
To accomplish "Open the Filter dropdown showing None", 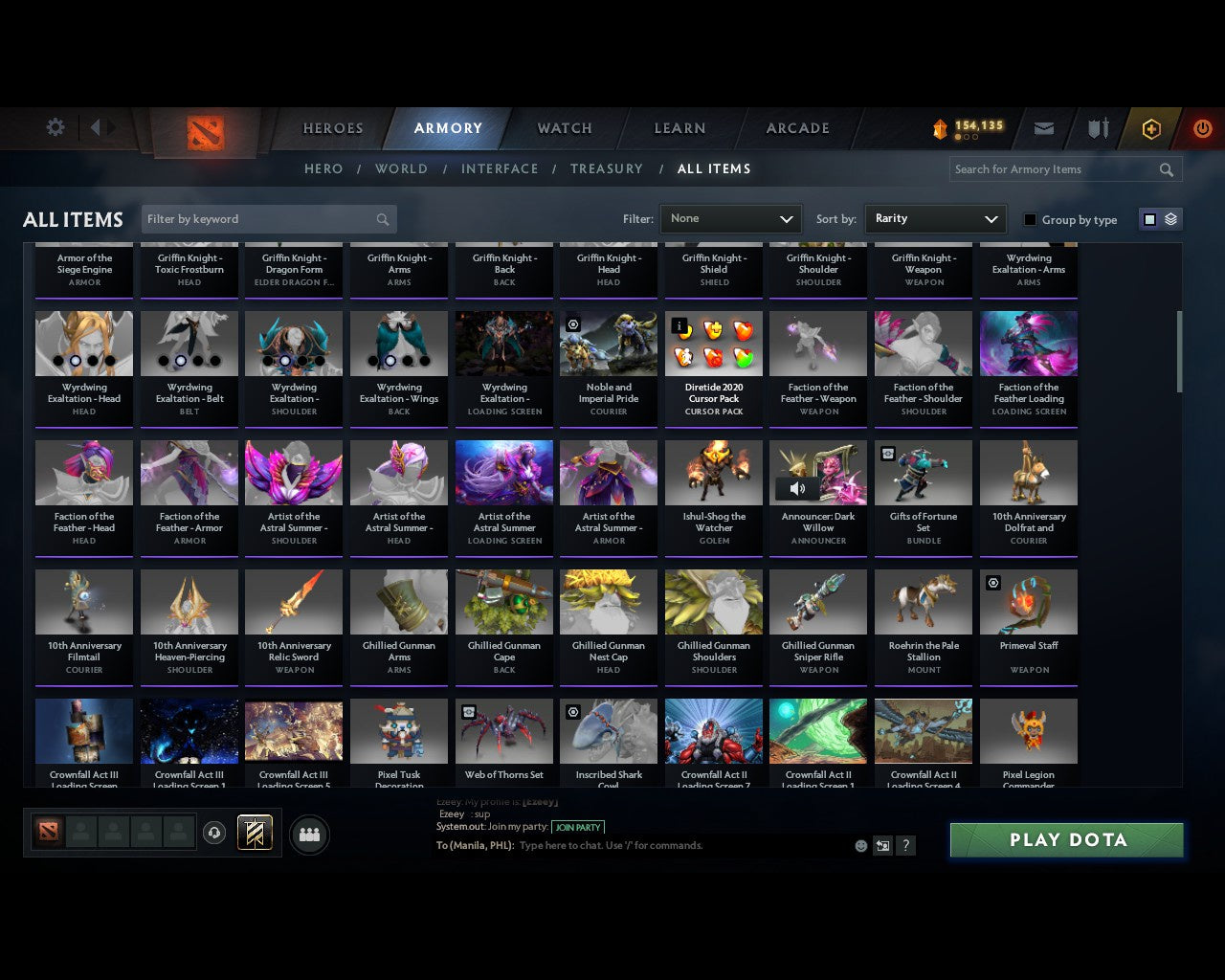I will click(730, 218).
